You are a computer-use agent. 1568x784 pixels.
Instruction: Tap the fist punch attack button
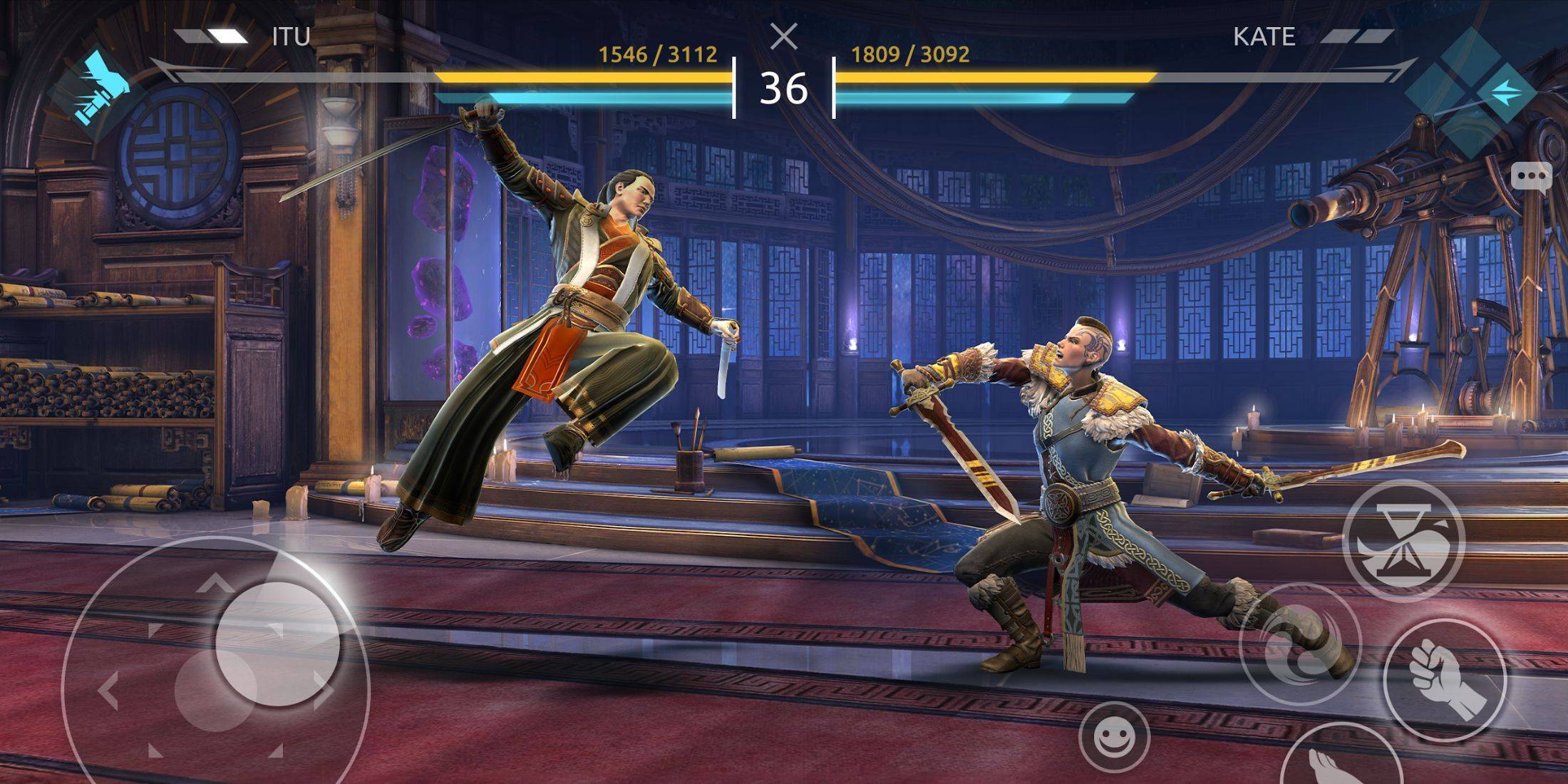[1444, 680]
